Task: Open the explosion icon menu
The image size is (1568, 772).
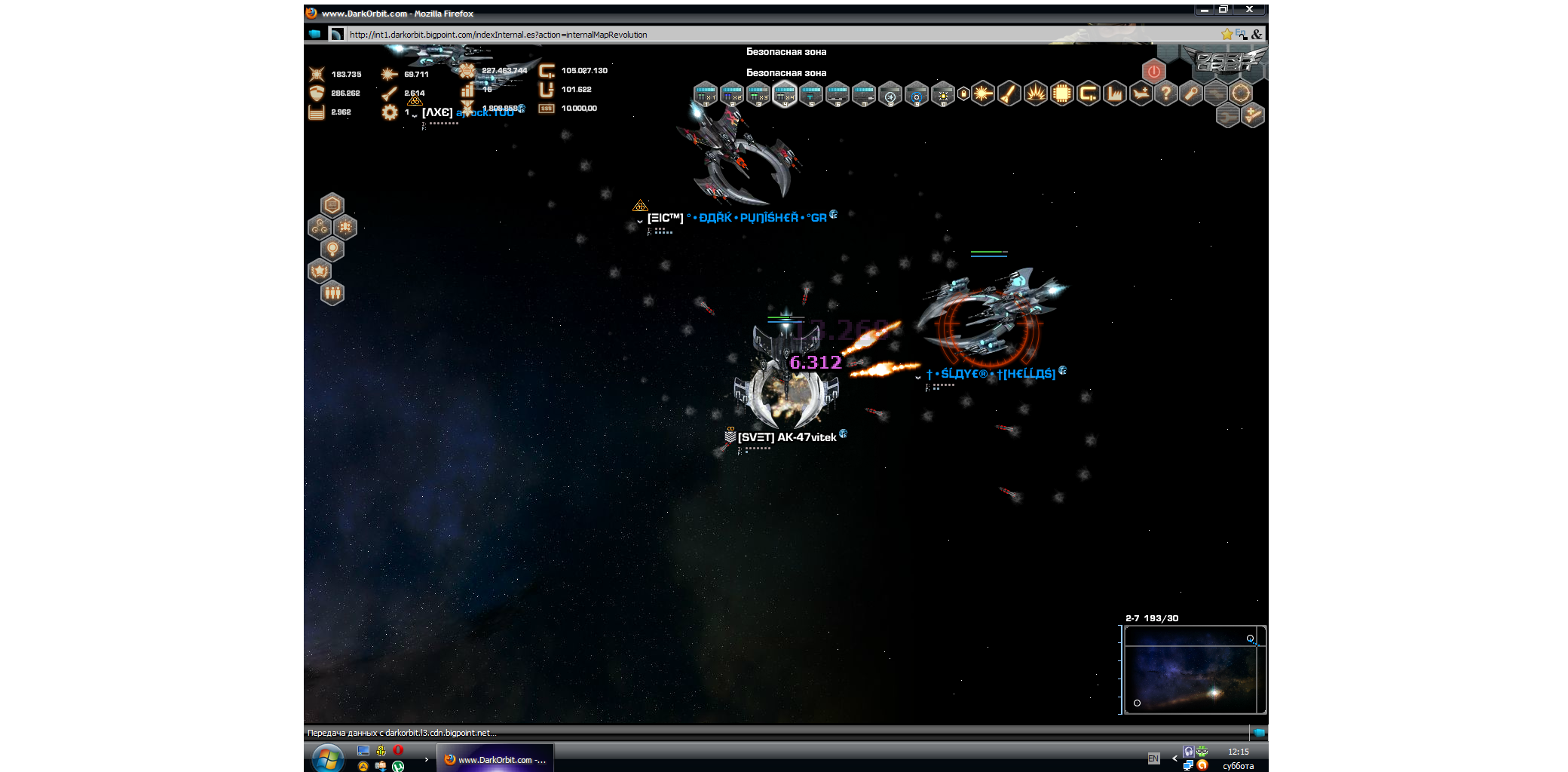Action: click(x=1036, y=93)
